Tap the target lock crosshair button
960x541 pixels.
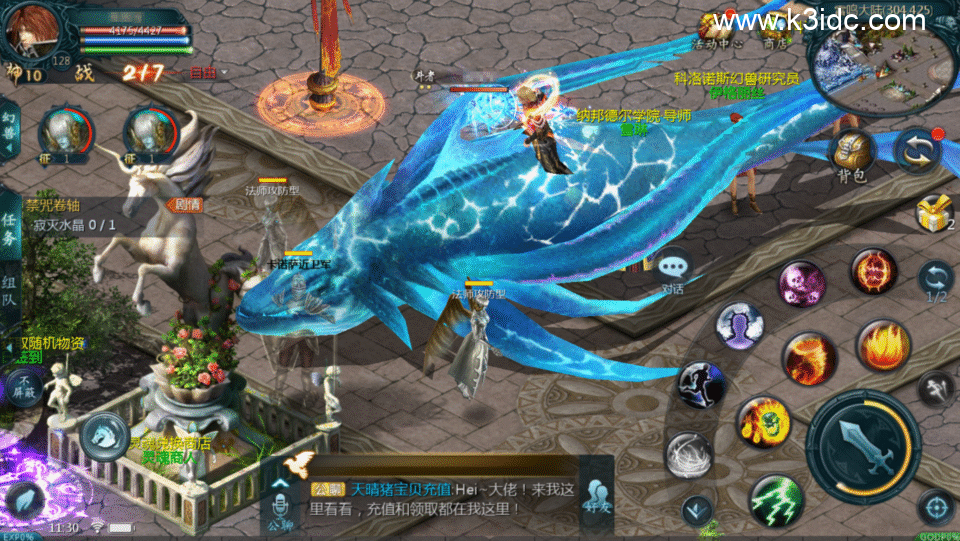[x=934, y=507]
